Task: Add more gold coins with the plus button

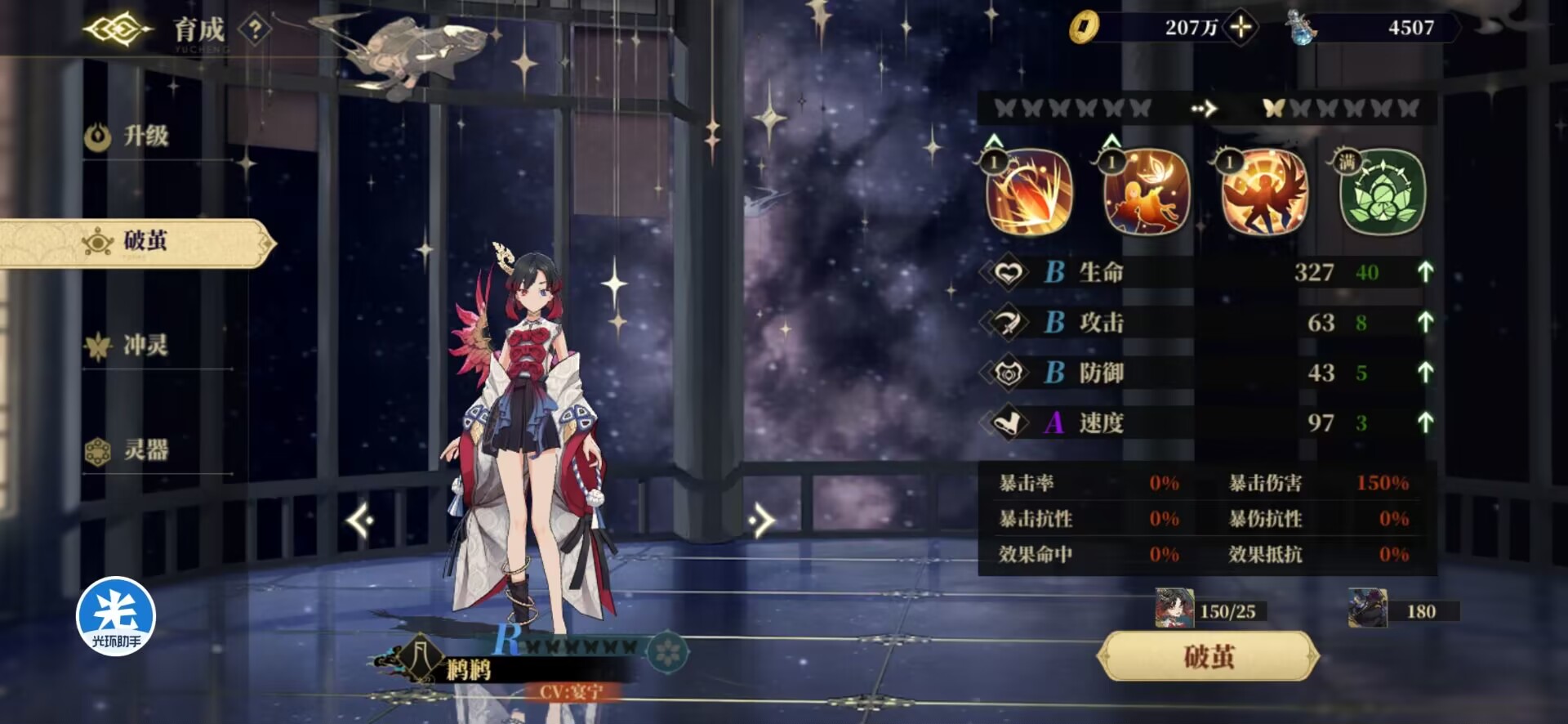Action: (1241, 28)
